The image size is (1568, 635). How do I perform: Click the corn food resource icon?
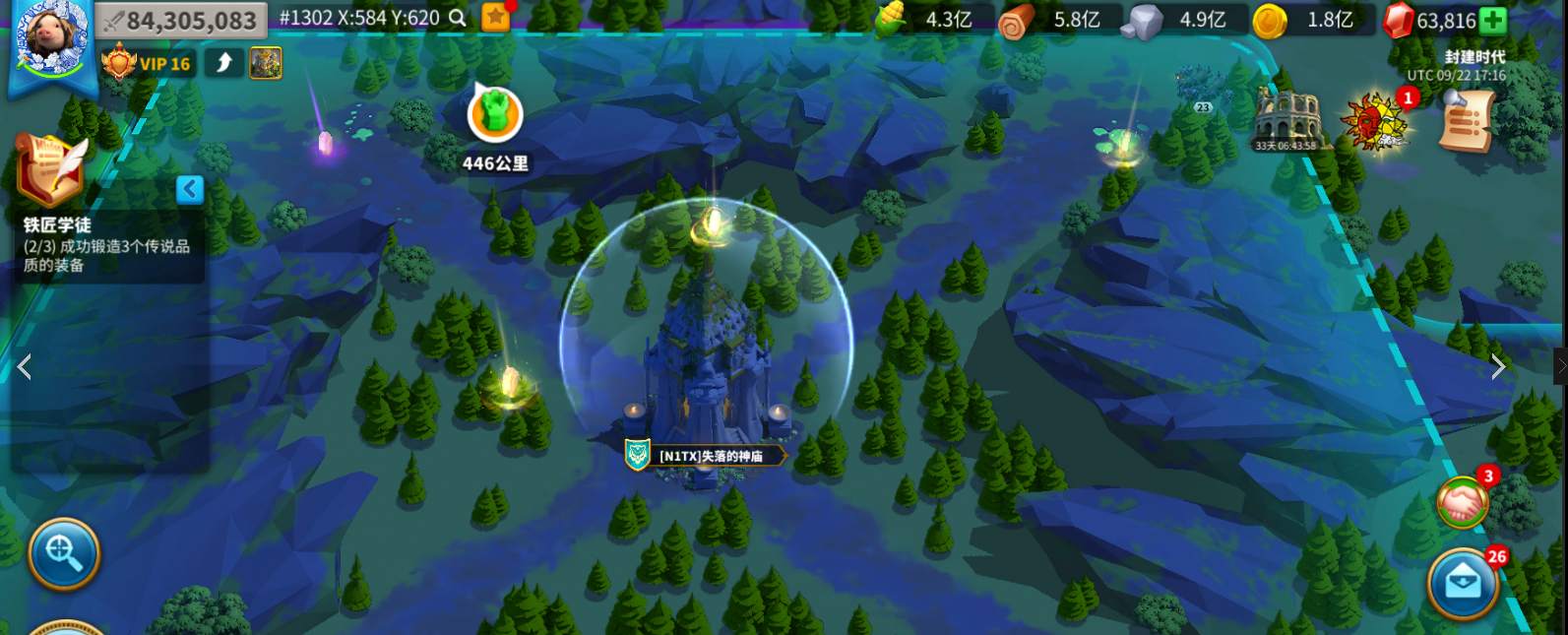pos(891,19)
